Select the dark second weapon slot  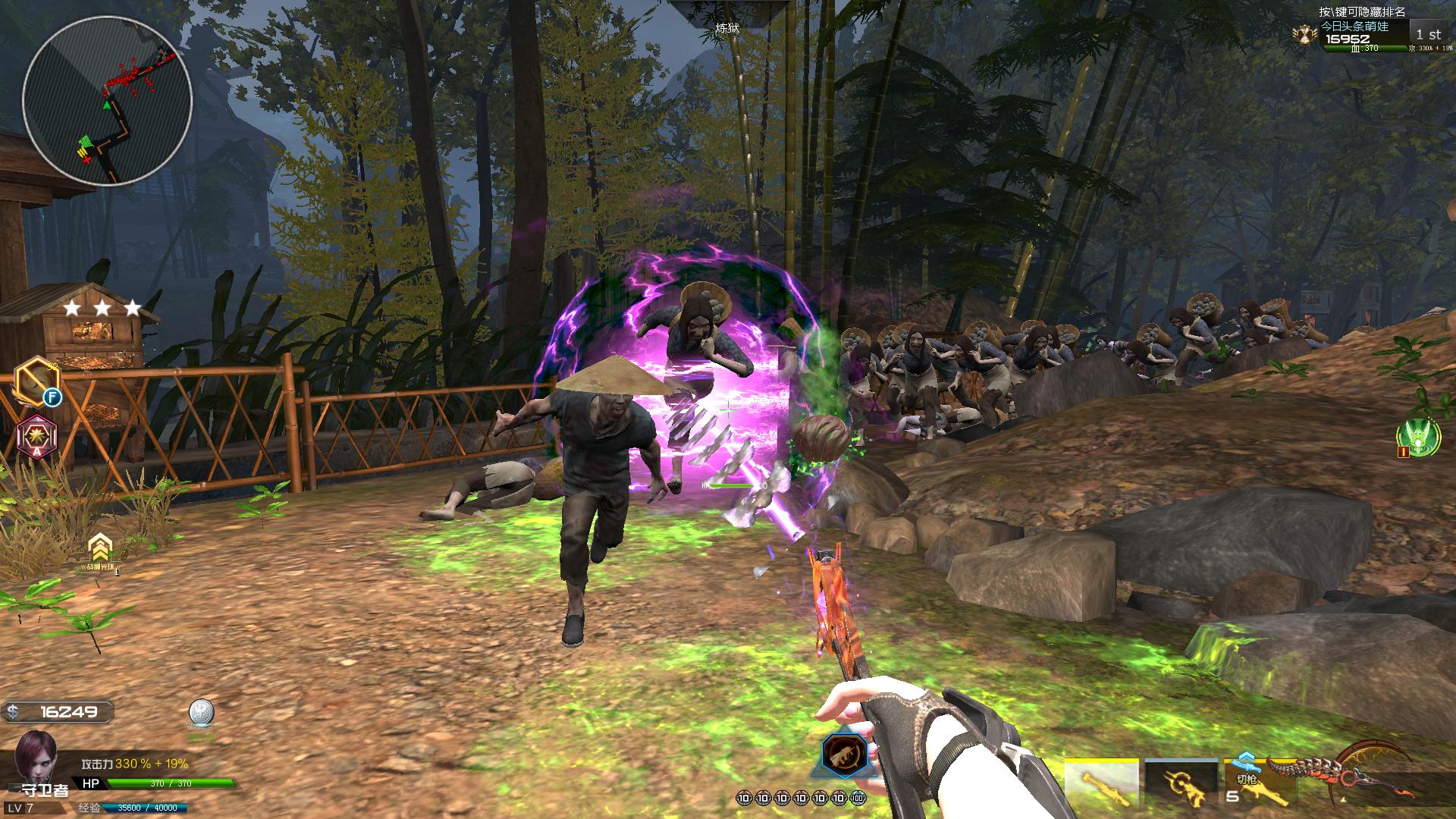[x=1181, y=783]
